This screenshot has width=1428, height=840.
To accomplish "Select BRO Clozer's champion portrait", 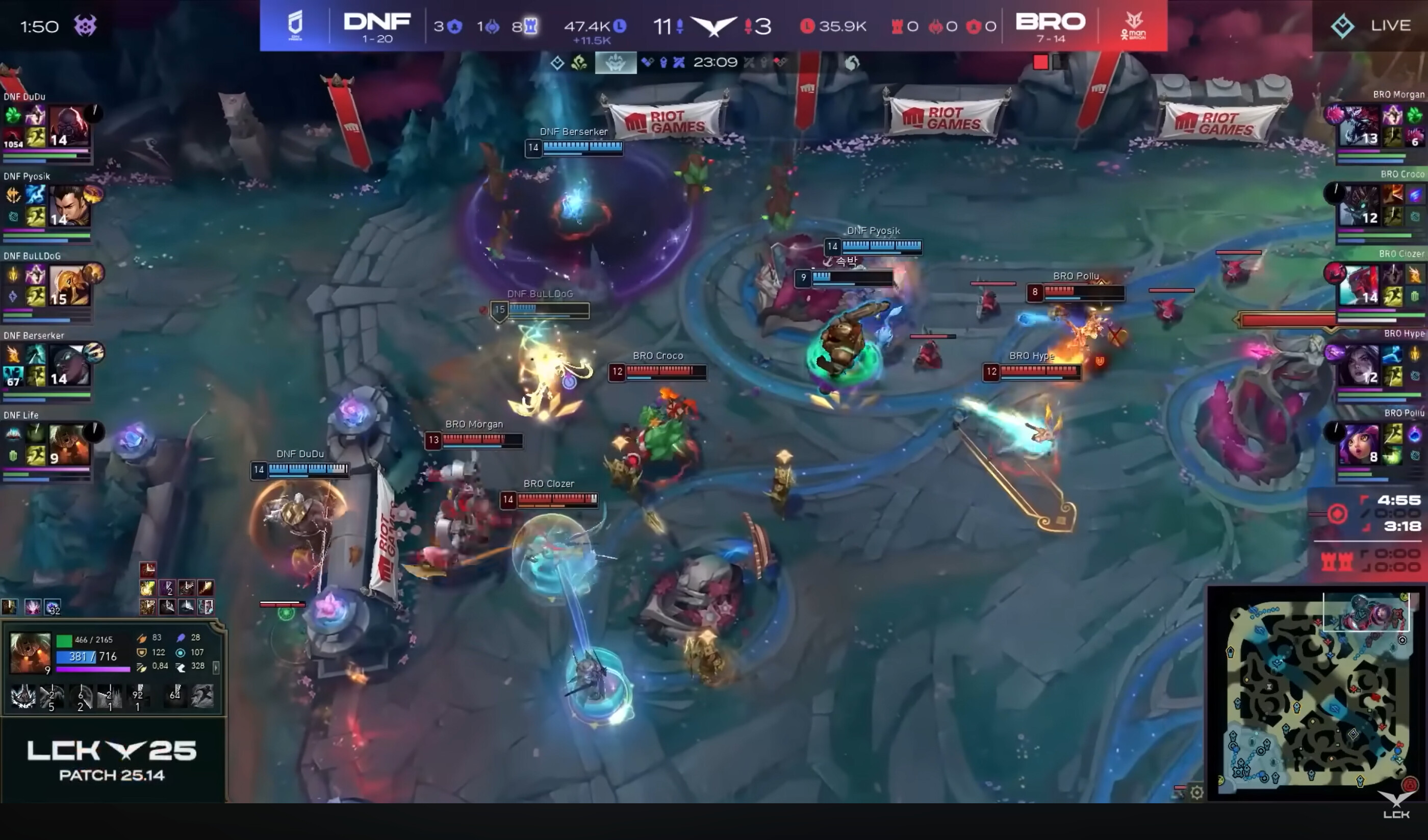I will click(1359, 285).
